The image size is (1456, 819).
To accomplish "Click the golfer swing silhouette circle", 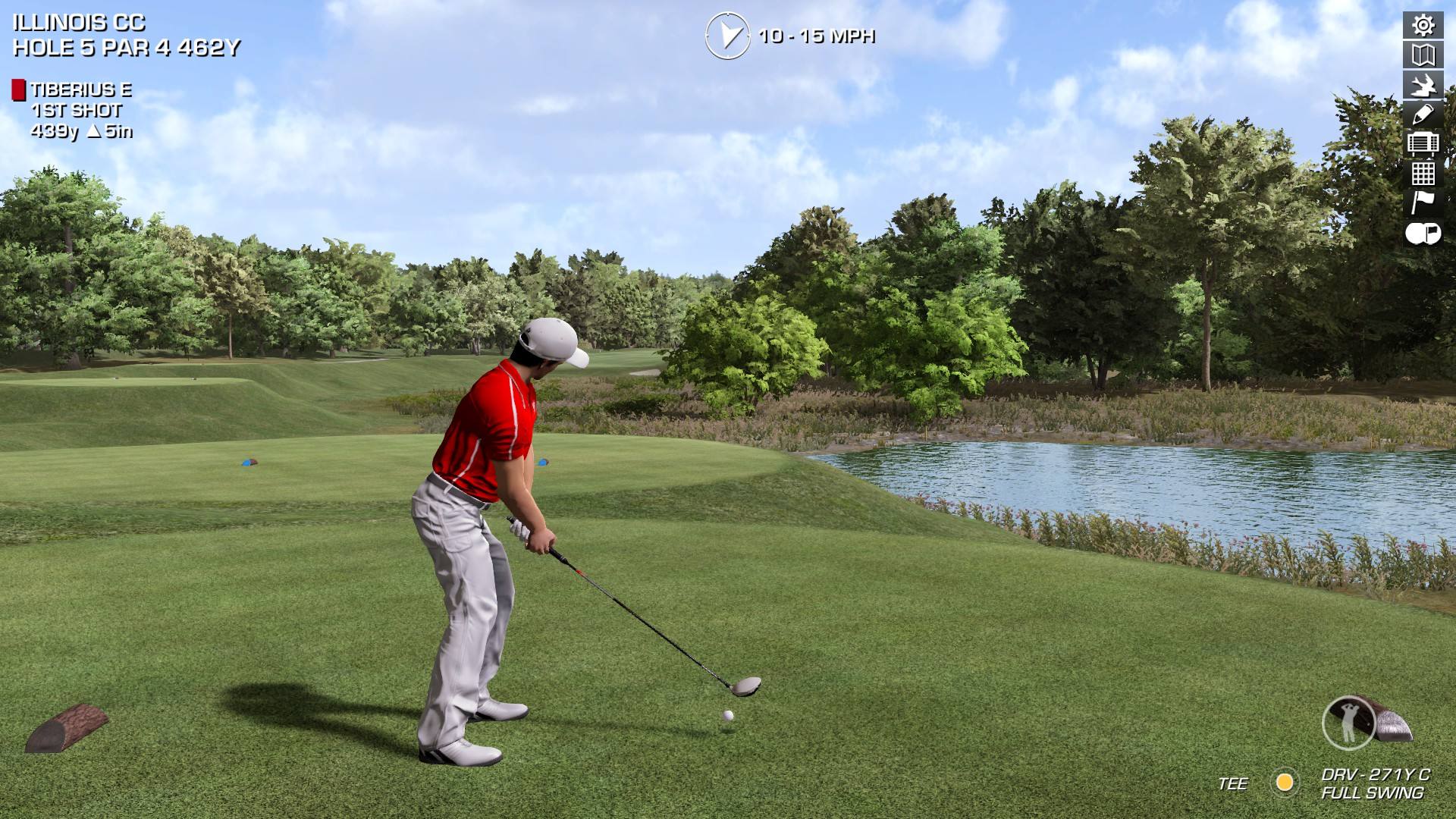I will coord(1349,723).
